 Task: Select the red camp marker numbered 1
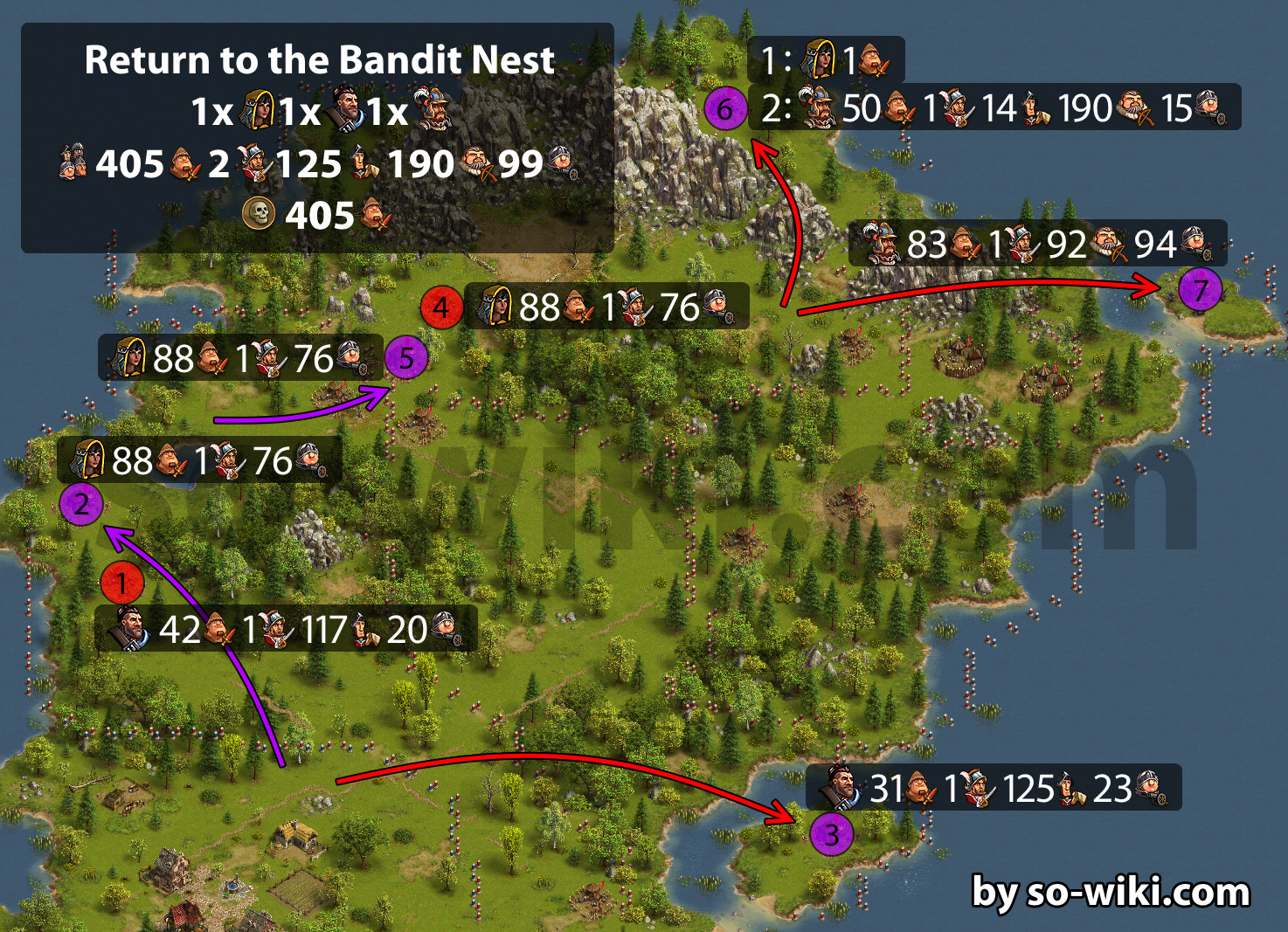[121, 583]
